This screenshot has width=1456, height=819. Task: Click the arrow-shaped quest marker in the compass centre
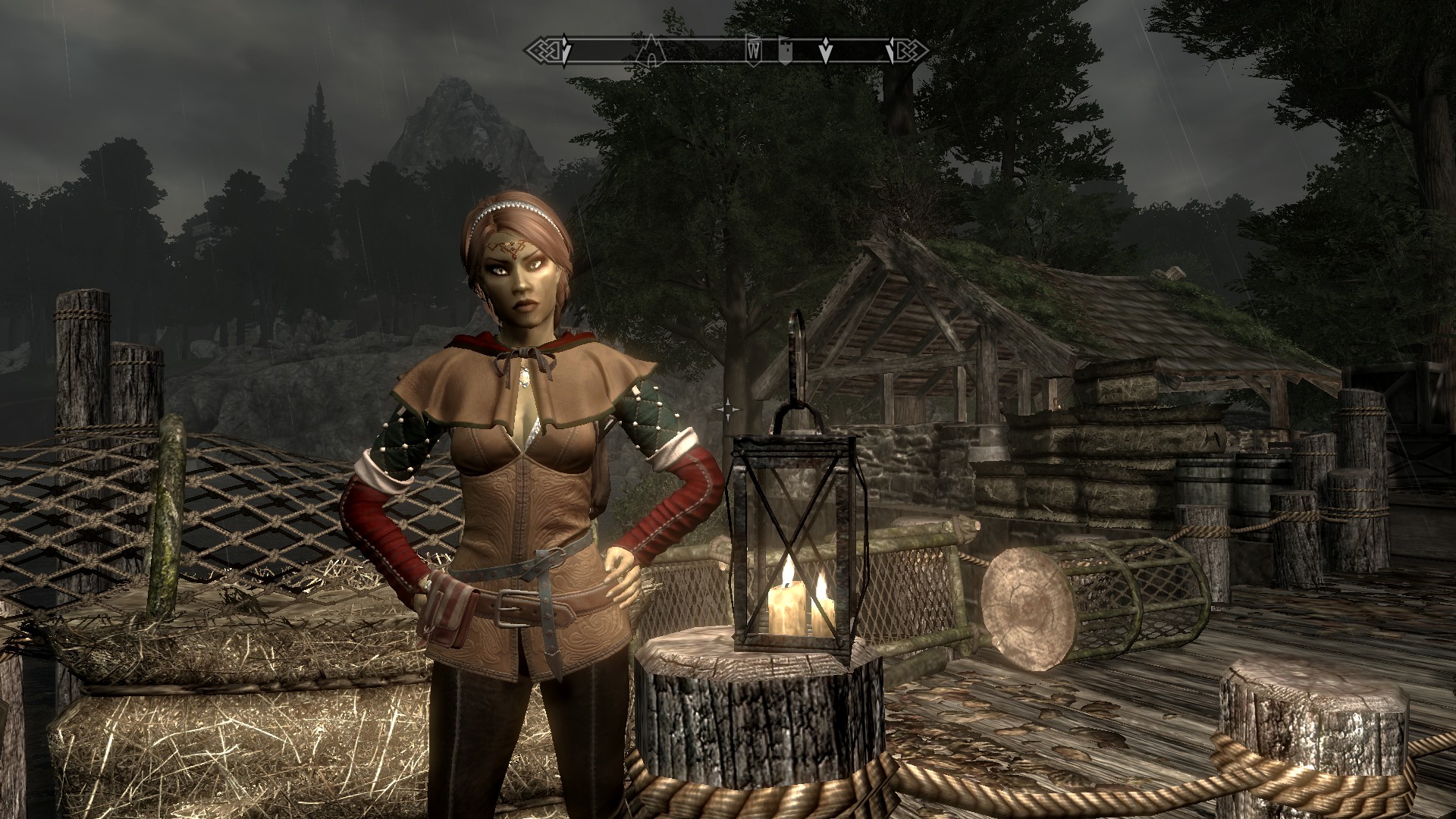(826, 51)
